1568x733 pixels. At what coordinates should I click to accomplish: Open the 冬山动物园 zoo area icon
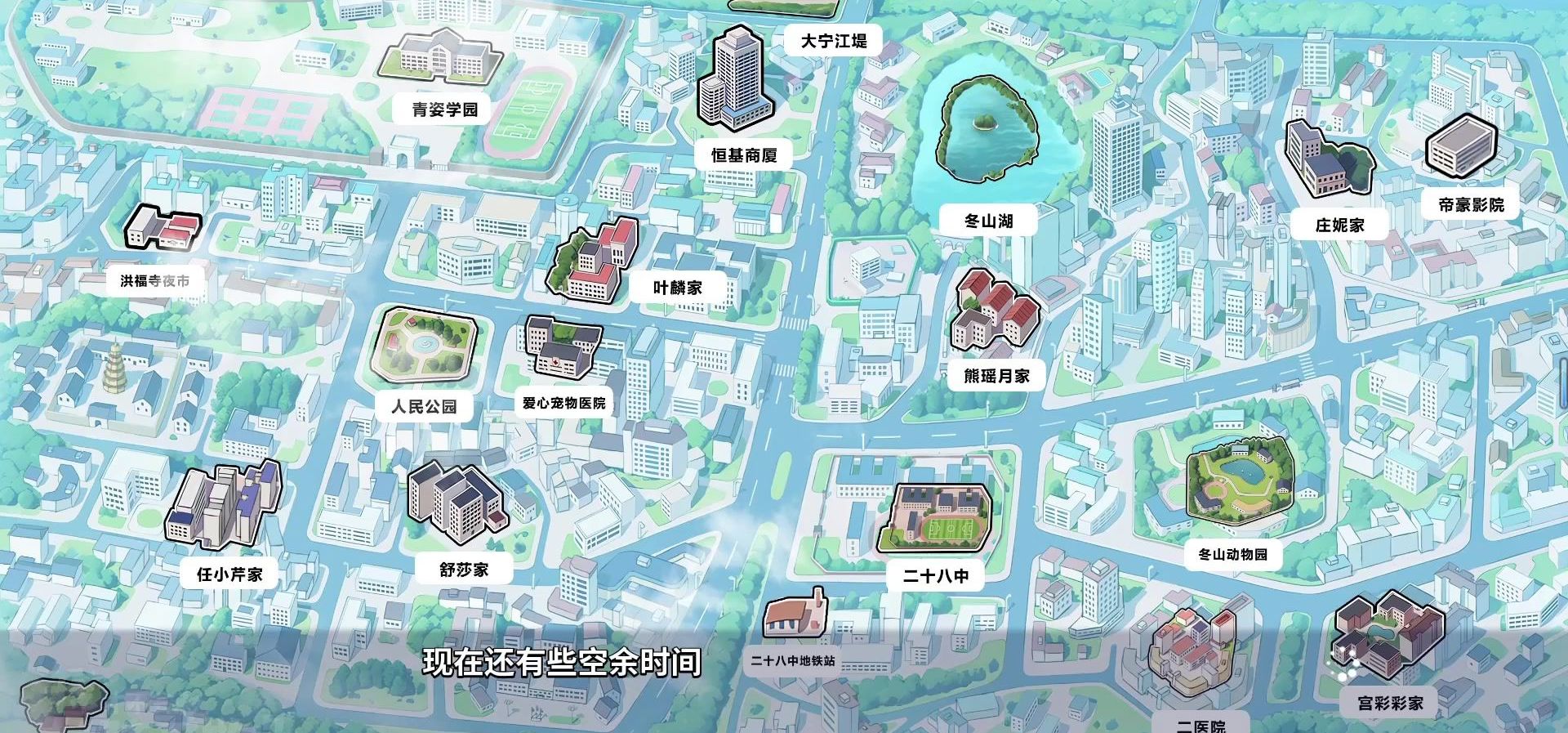coord(1241,482)
